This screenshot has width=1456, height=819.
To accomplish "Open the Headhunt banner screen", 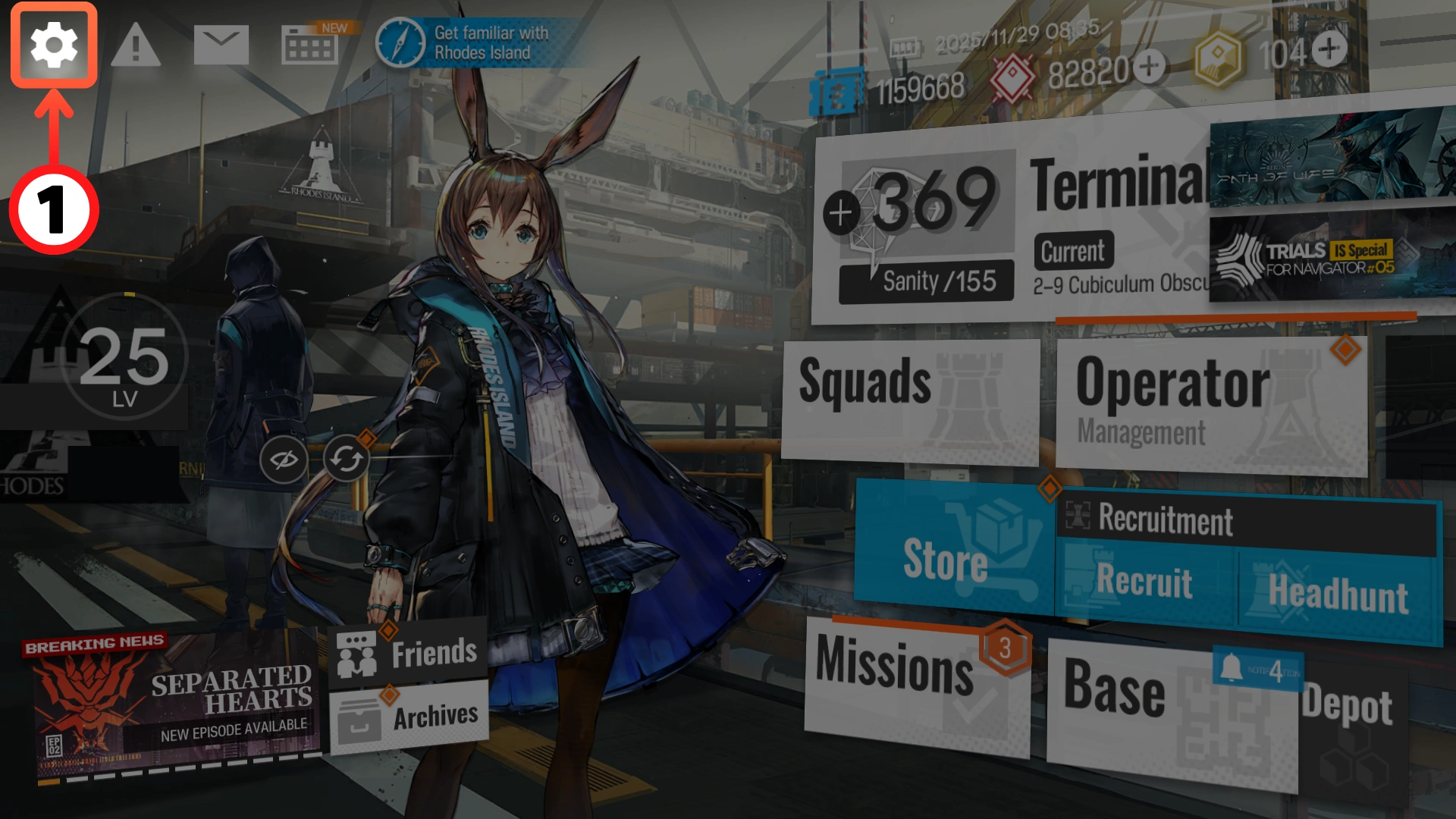I will point(1338,593).
